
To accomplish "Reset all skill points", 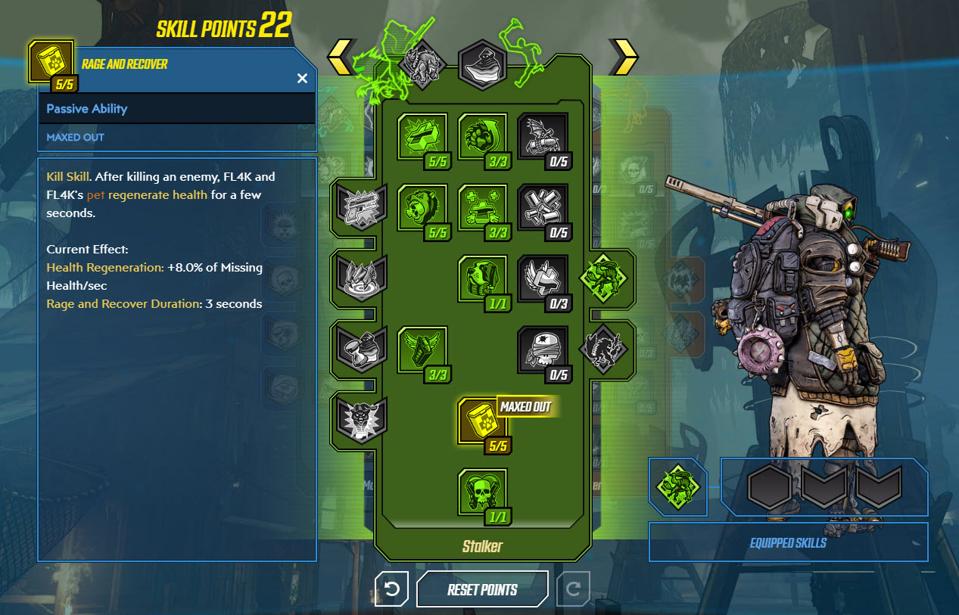I will pyautogui.click(x=482, y=589).
